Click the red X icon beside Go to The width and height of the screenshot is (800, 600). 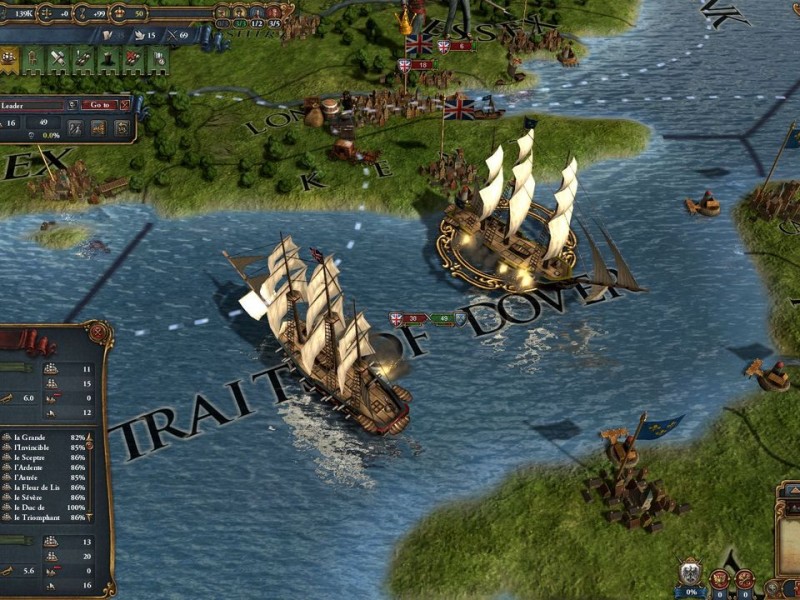(x=124, y=104)
